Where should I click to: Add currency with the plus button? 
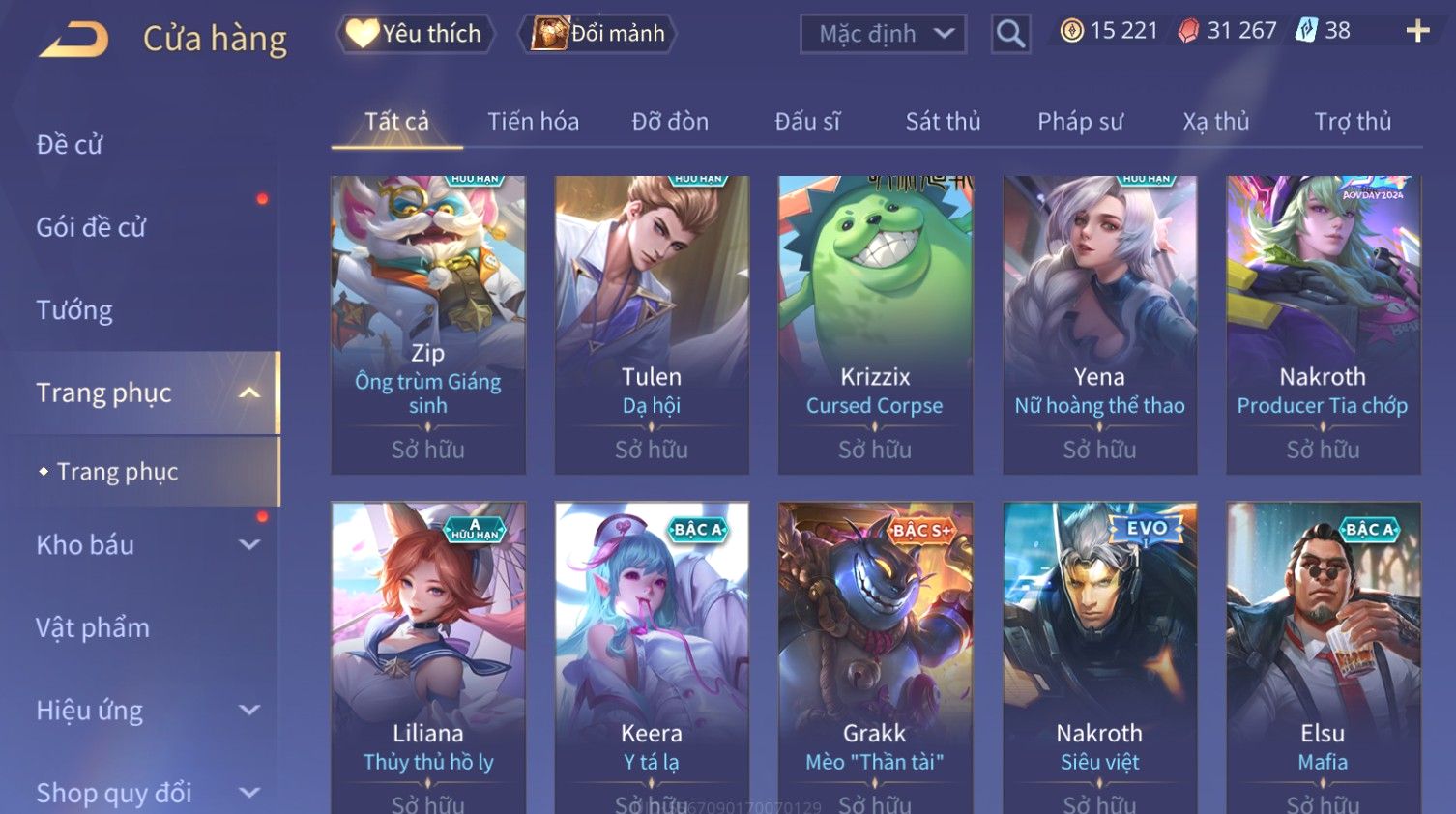pyautogui.click(x=1417, y=32)
